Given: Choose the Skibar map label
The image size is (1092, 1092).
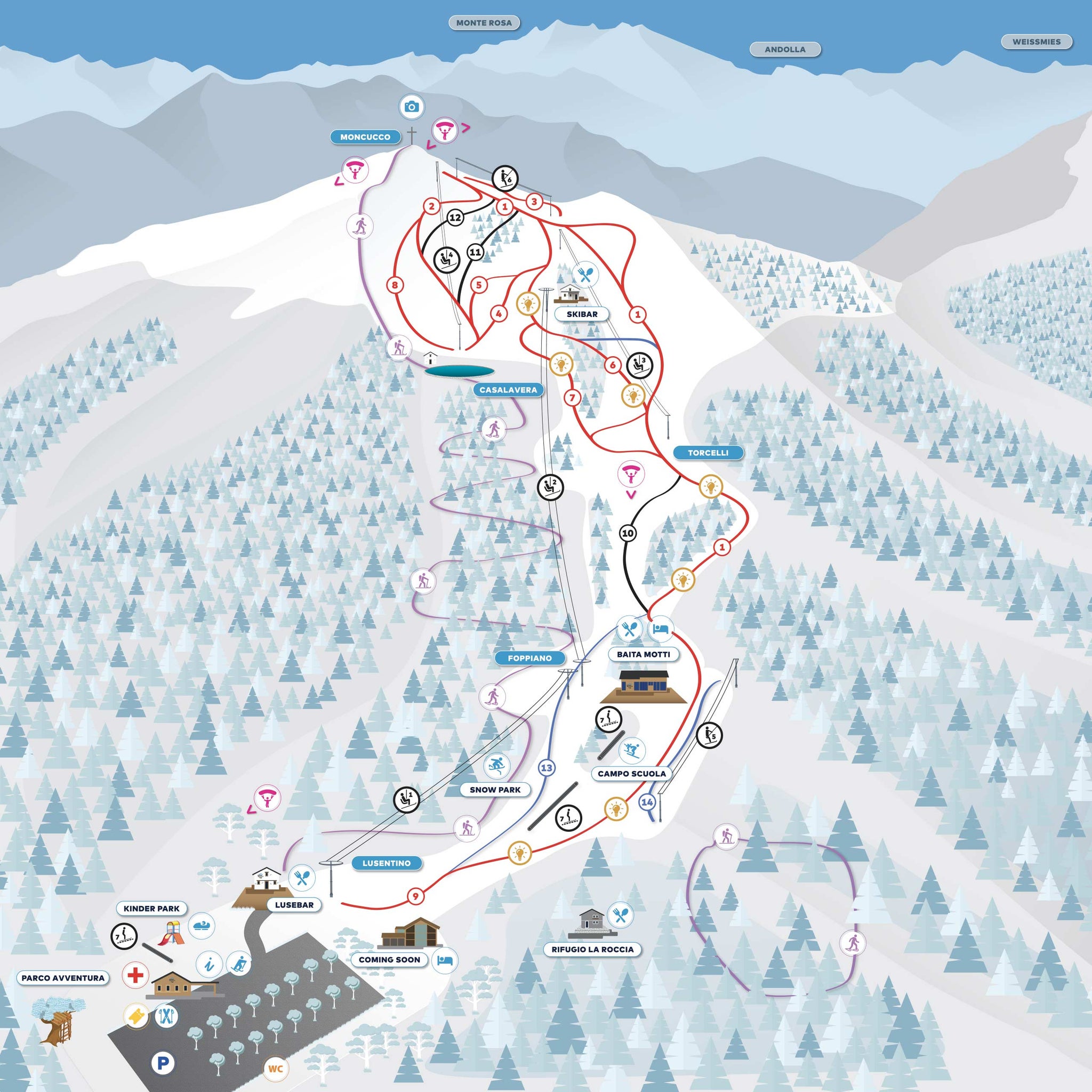Looking at the screenshot, I should (582, 314).
